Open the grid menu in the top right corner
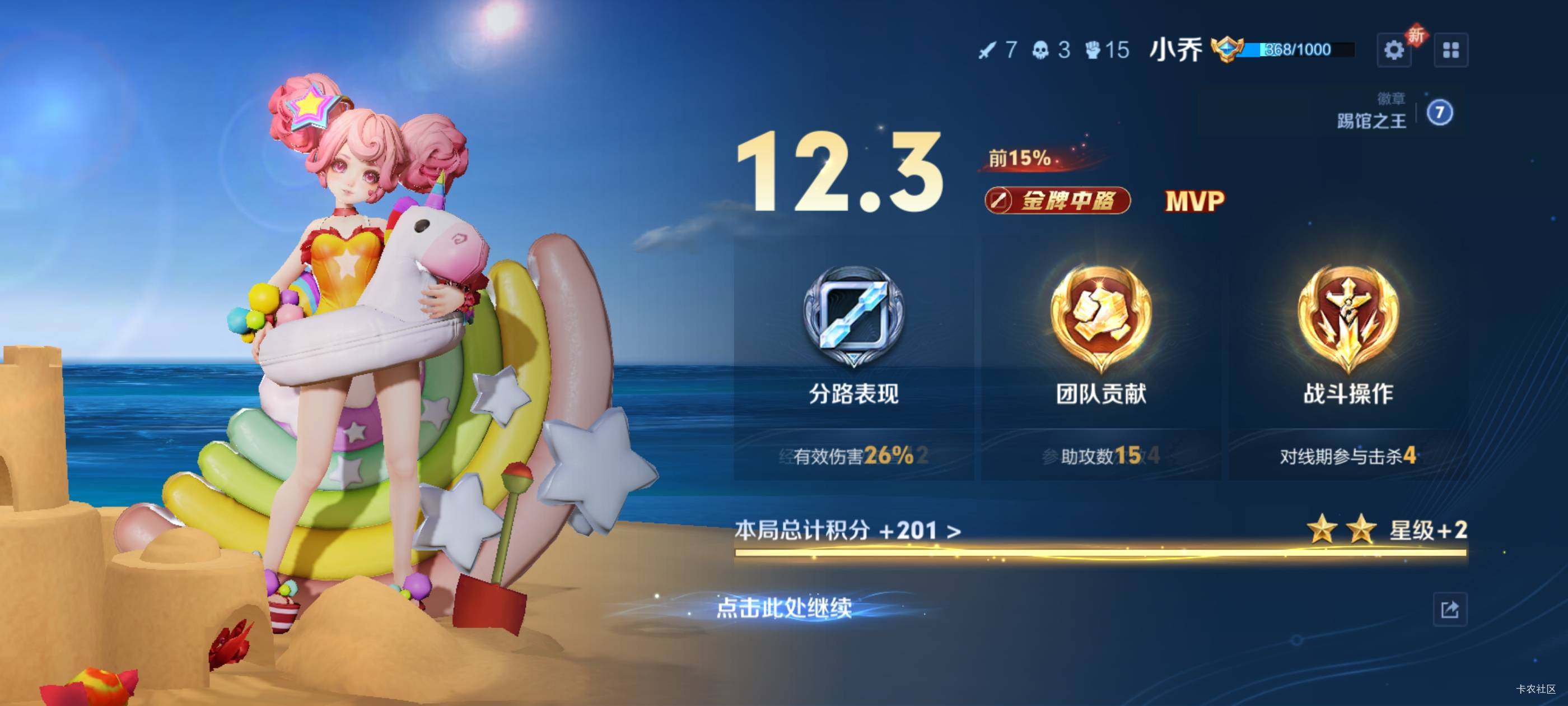1568x706 pixels. (1452, 50)
